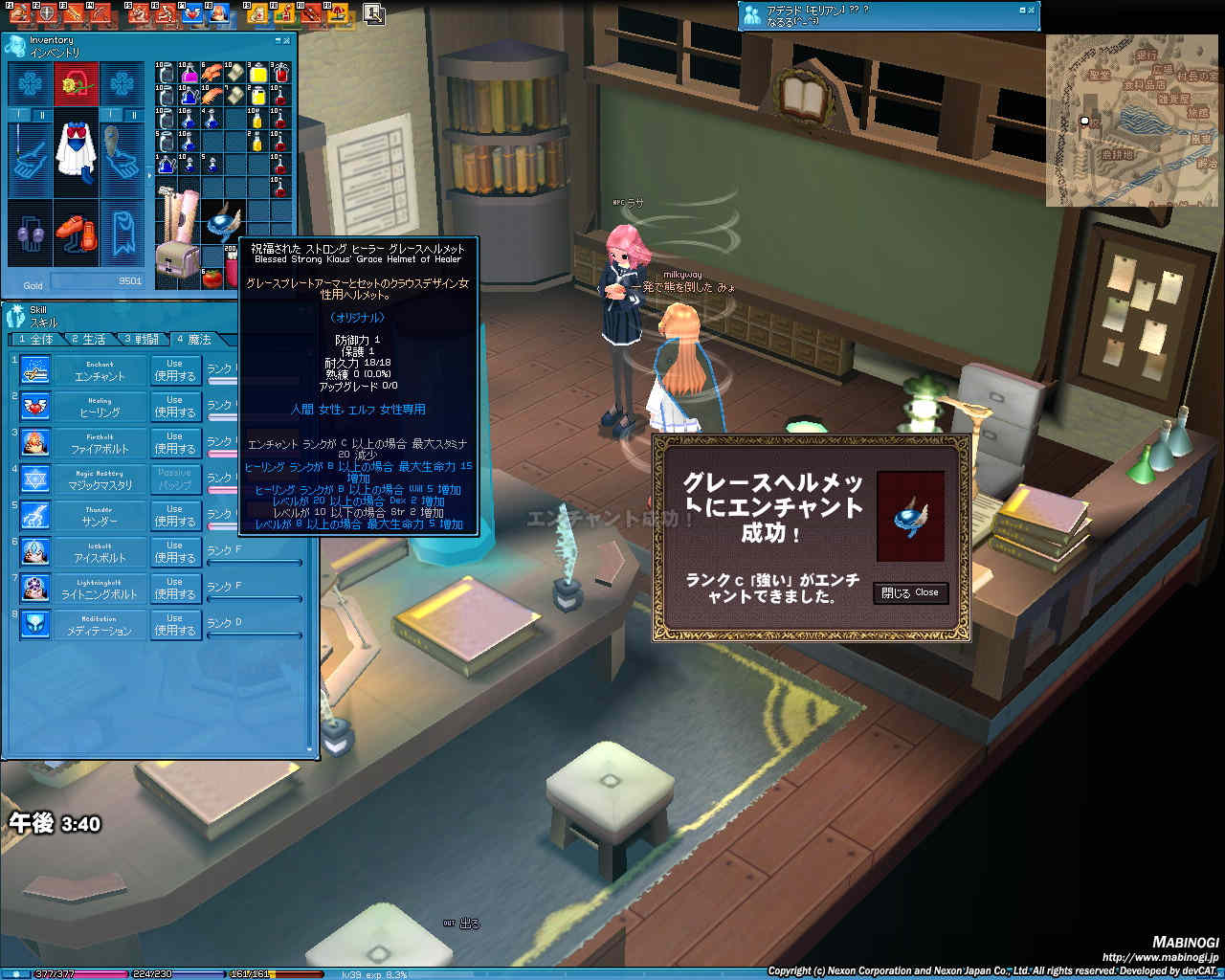Close the Inventory window
This screenshot has height=980, width=1225.
point(288,40)
